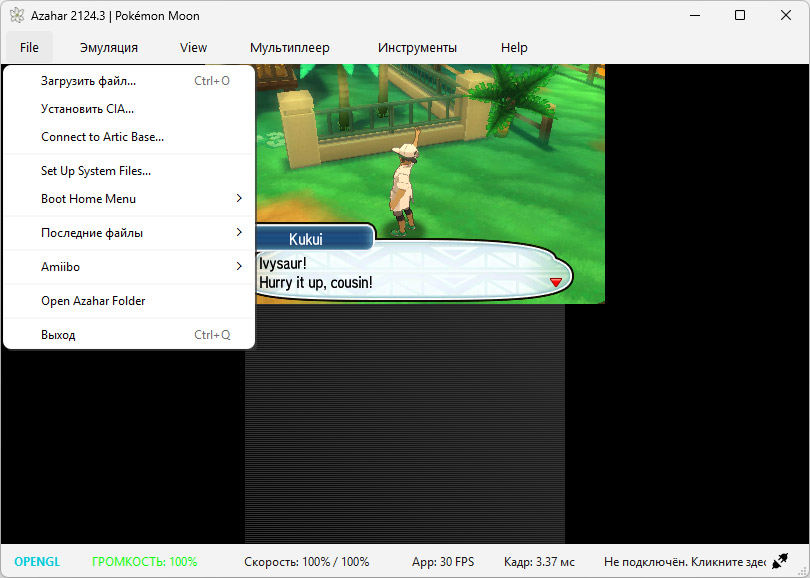
Task: Click the ГРОМКОСТЬ 100% volume indicator
Action: pos(145,562)
